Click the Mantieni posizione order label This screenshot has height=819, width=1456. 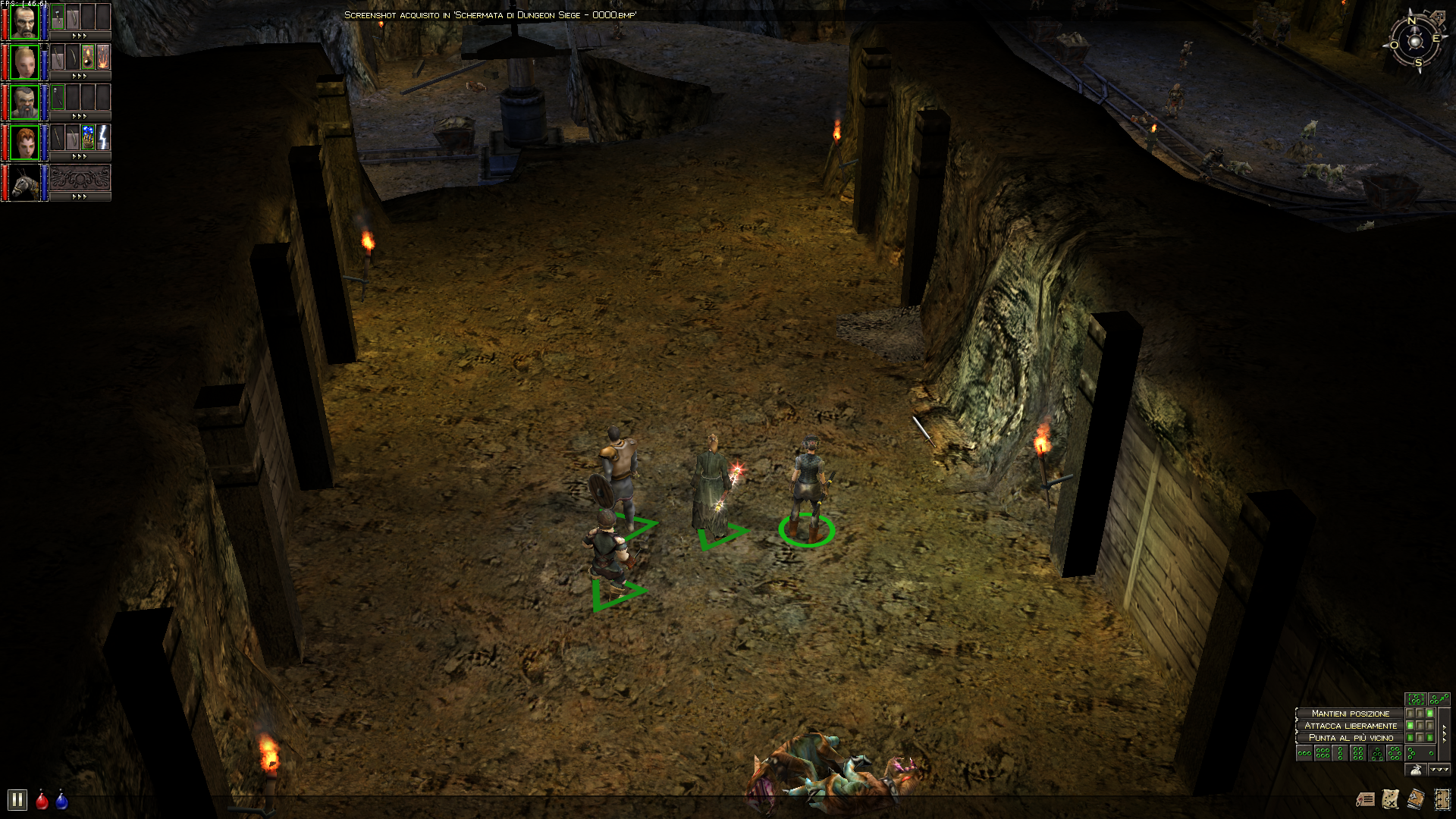click(1350, 714)
